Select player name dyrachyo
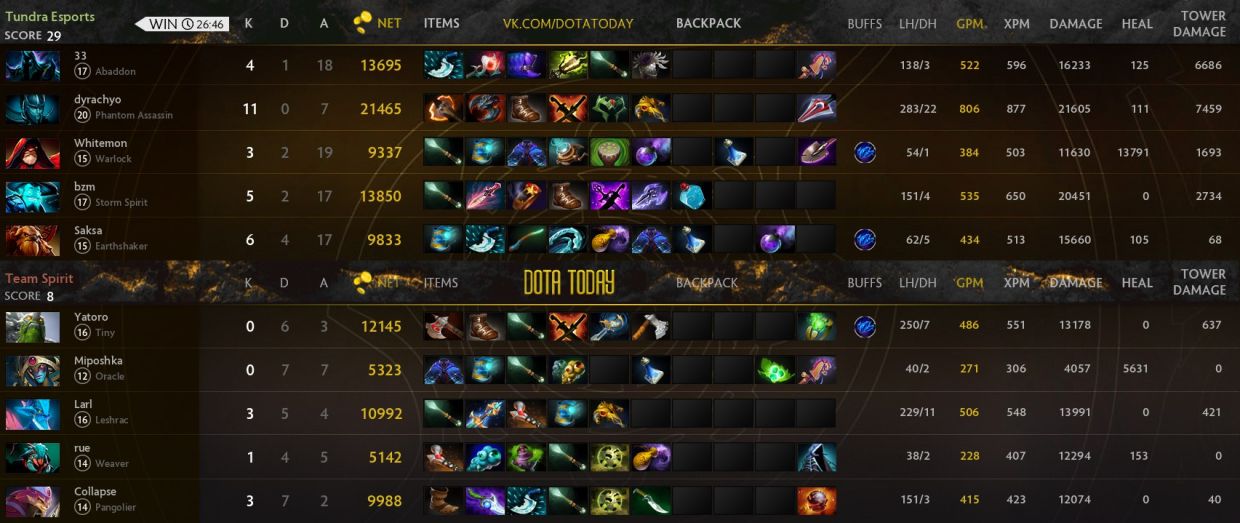The width and height of the screenshot is (1240, 523). [x=98, y=100]
